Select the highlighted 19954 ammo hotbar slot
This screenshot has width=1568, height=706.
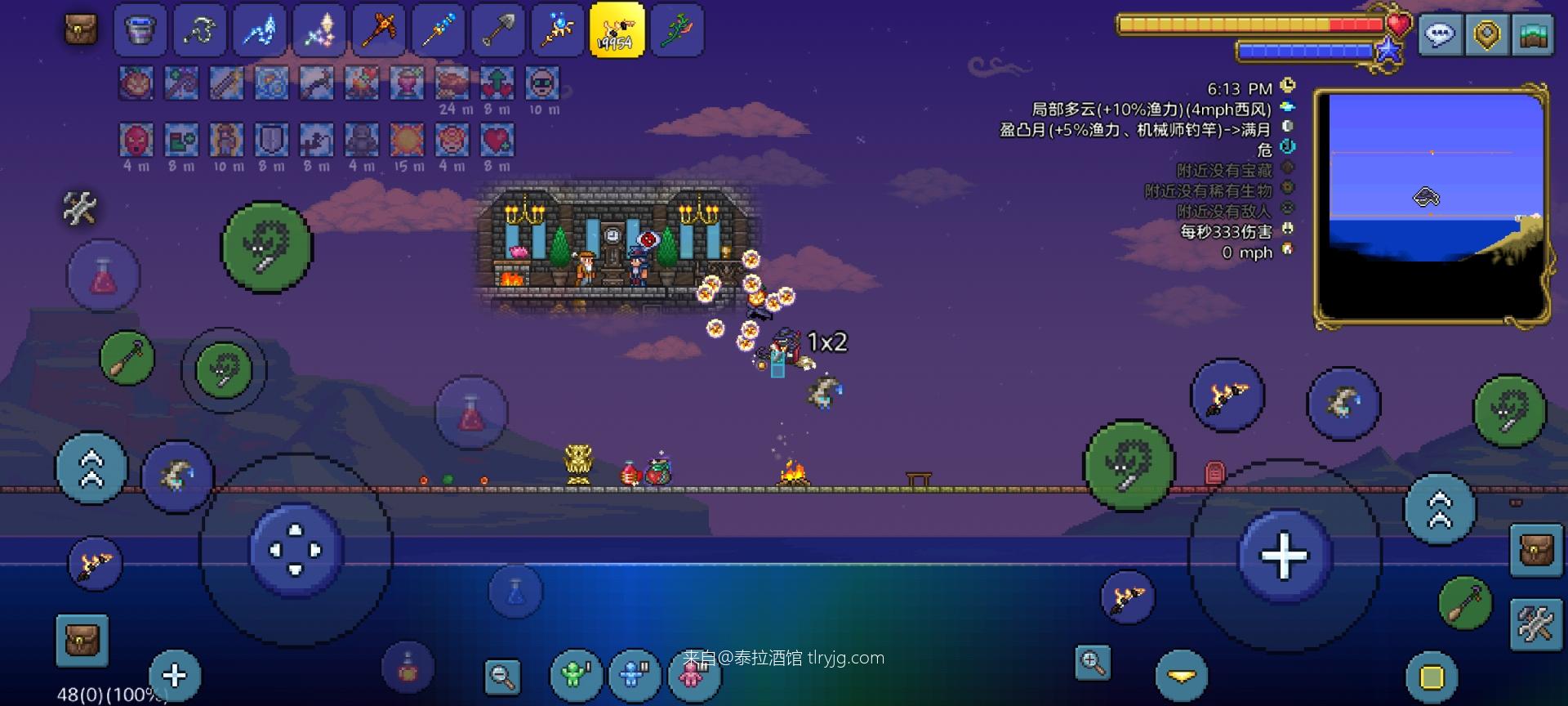[x=617, y=30]
